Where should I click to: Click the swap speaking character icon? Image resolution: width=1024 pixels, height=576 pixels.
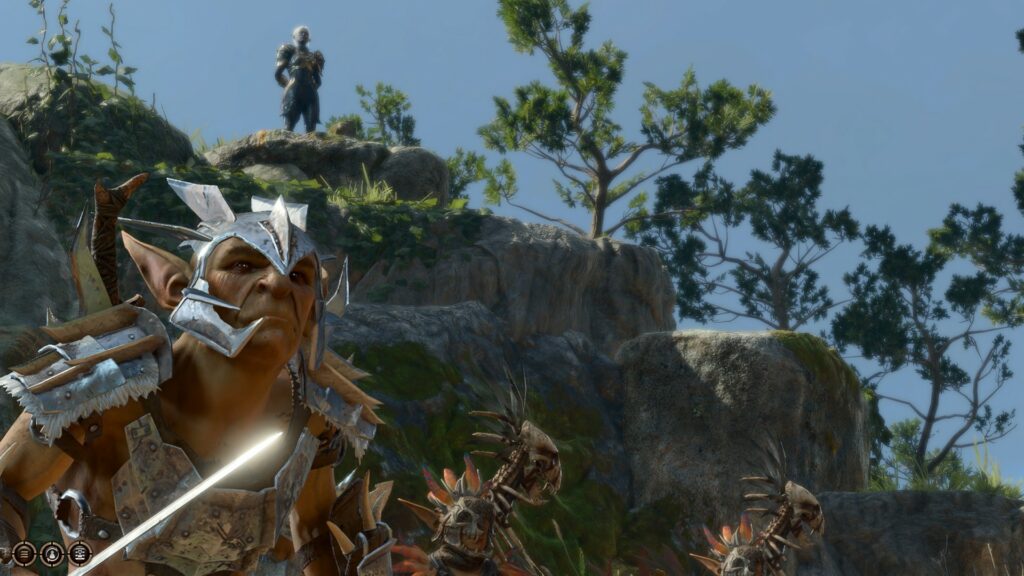point(52,553)
